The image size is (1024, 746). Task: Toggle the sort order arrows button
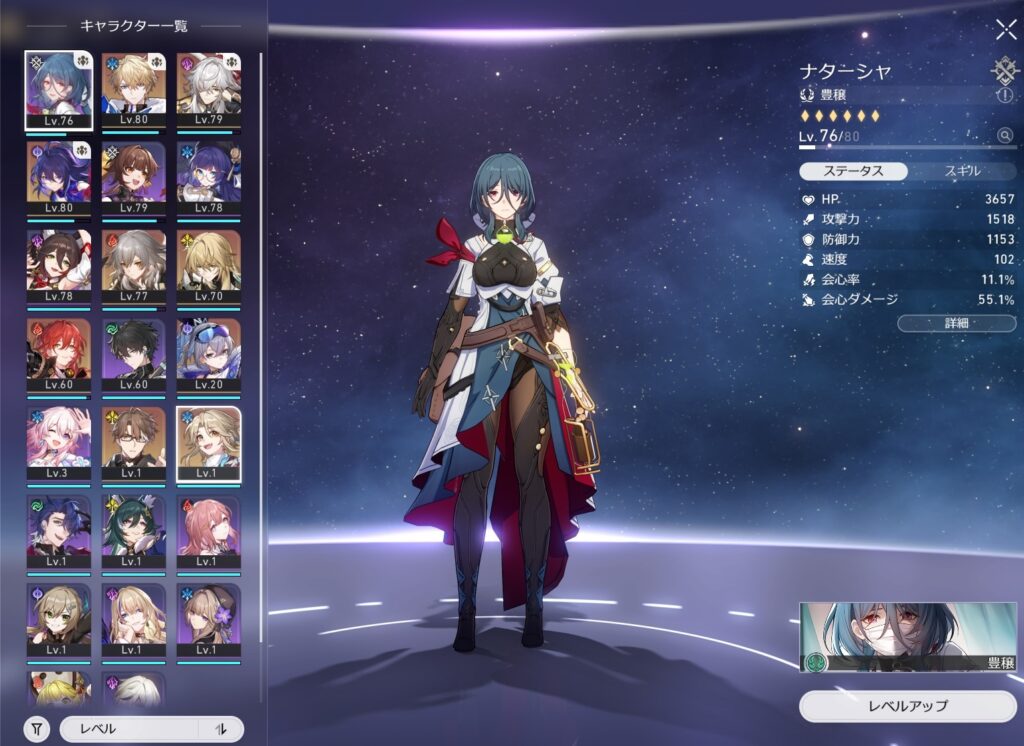pyautogui.click(x=221, y=729)
